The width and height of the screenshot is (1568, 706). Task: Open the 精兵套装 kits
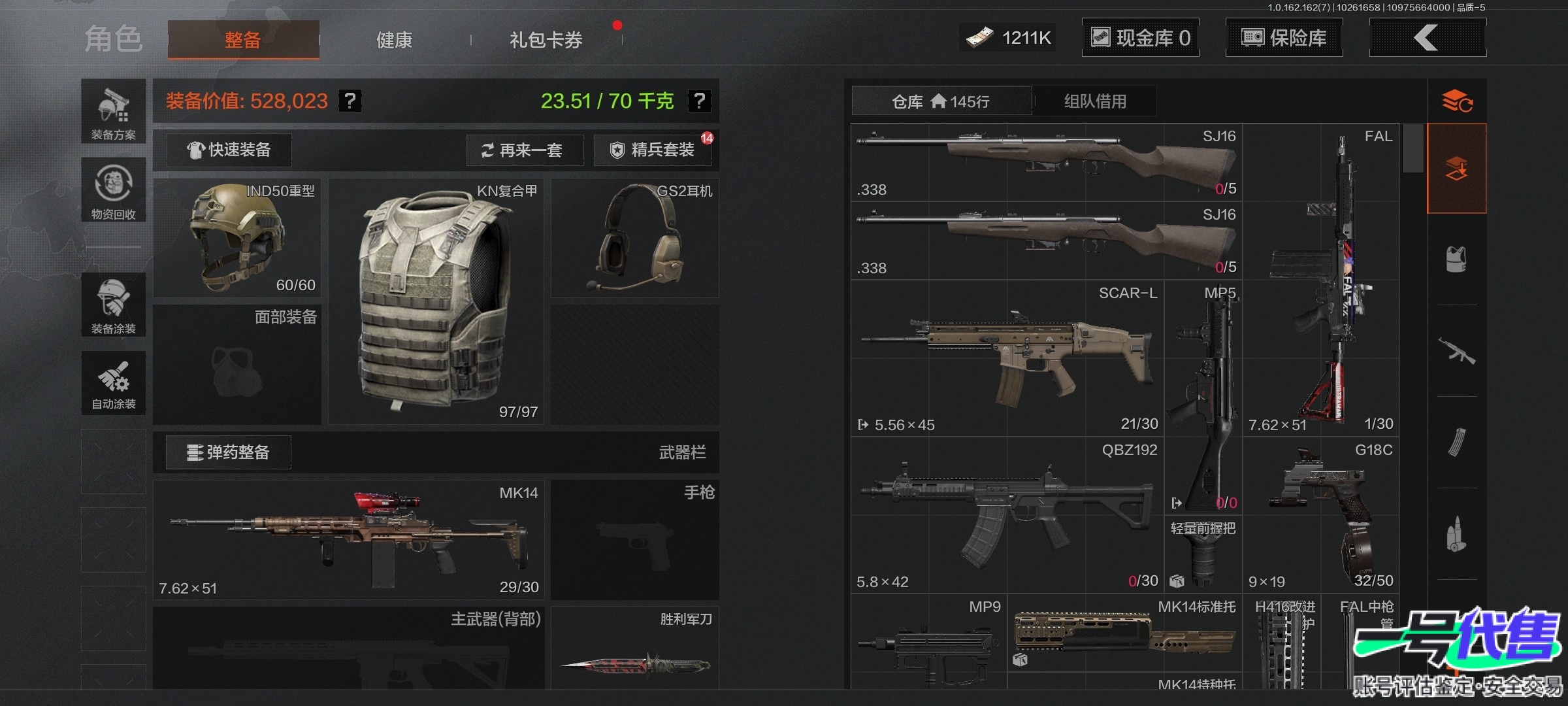[653, 150]
